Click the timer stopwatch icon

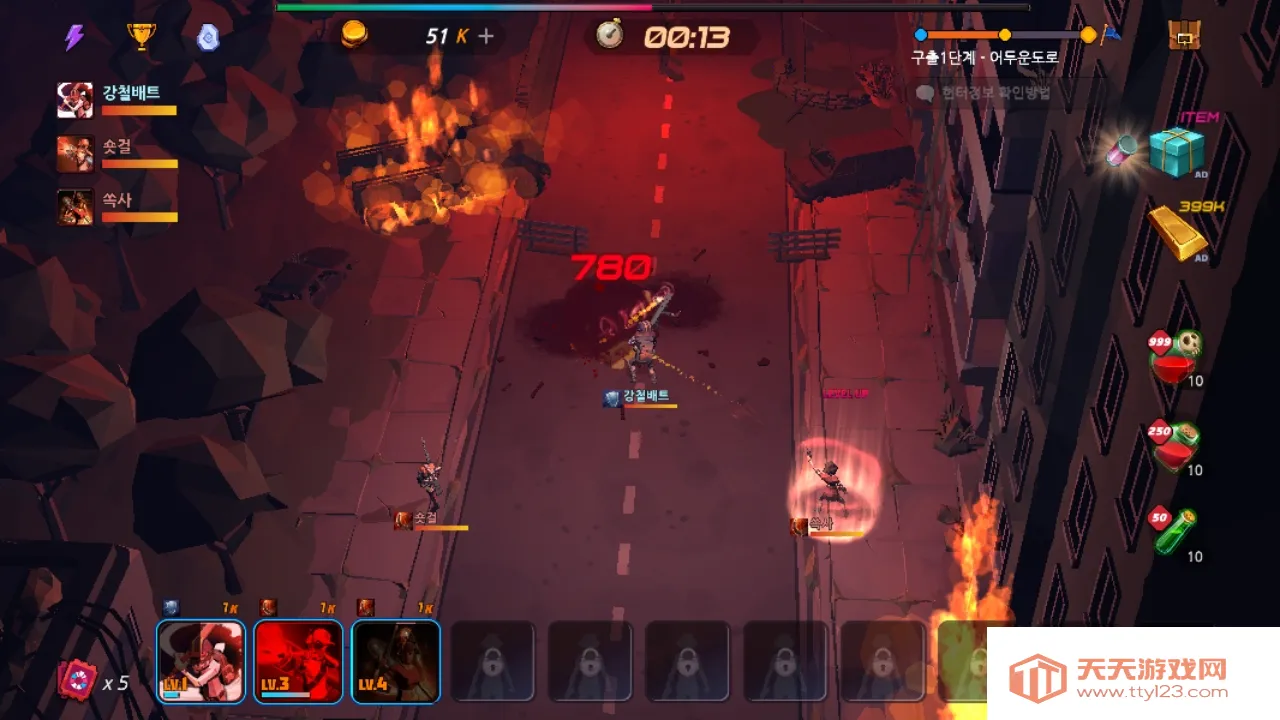[x=611, y=36]
